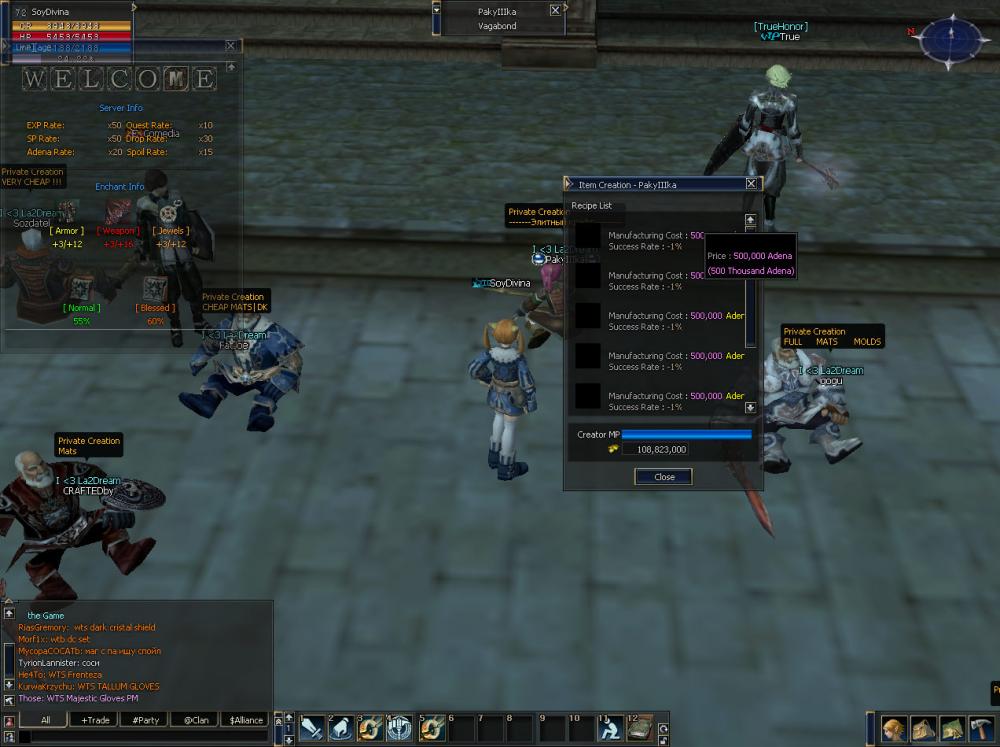Open the #Party chat tab
This screenshot has width=1000, height=747.
pyautogui.click(x=146, y=720)
